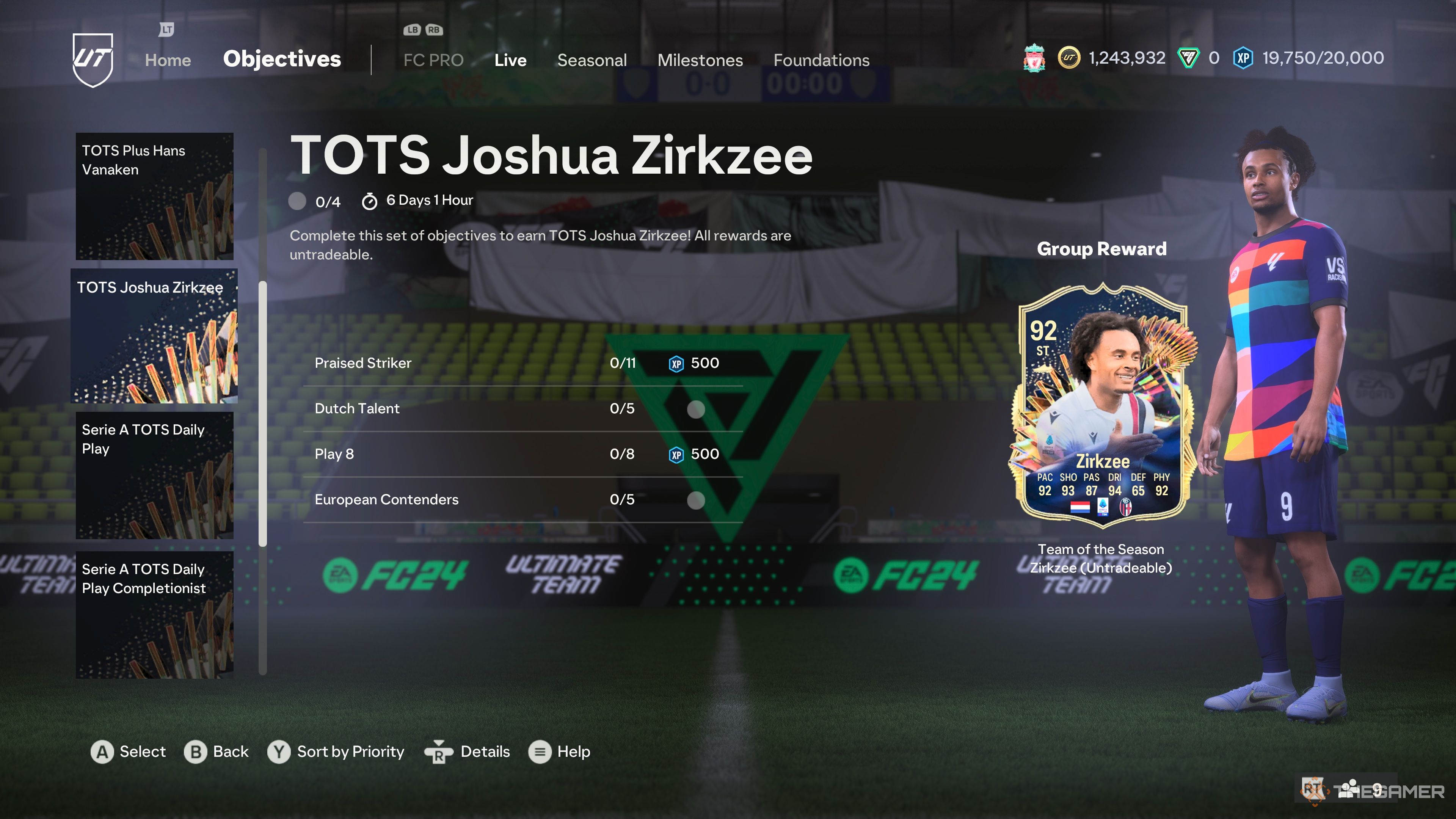
Task: Click the 0/4 progress circle indicator
Action: (x=297, y=201)
